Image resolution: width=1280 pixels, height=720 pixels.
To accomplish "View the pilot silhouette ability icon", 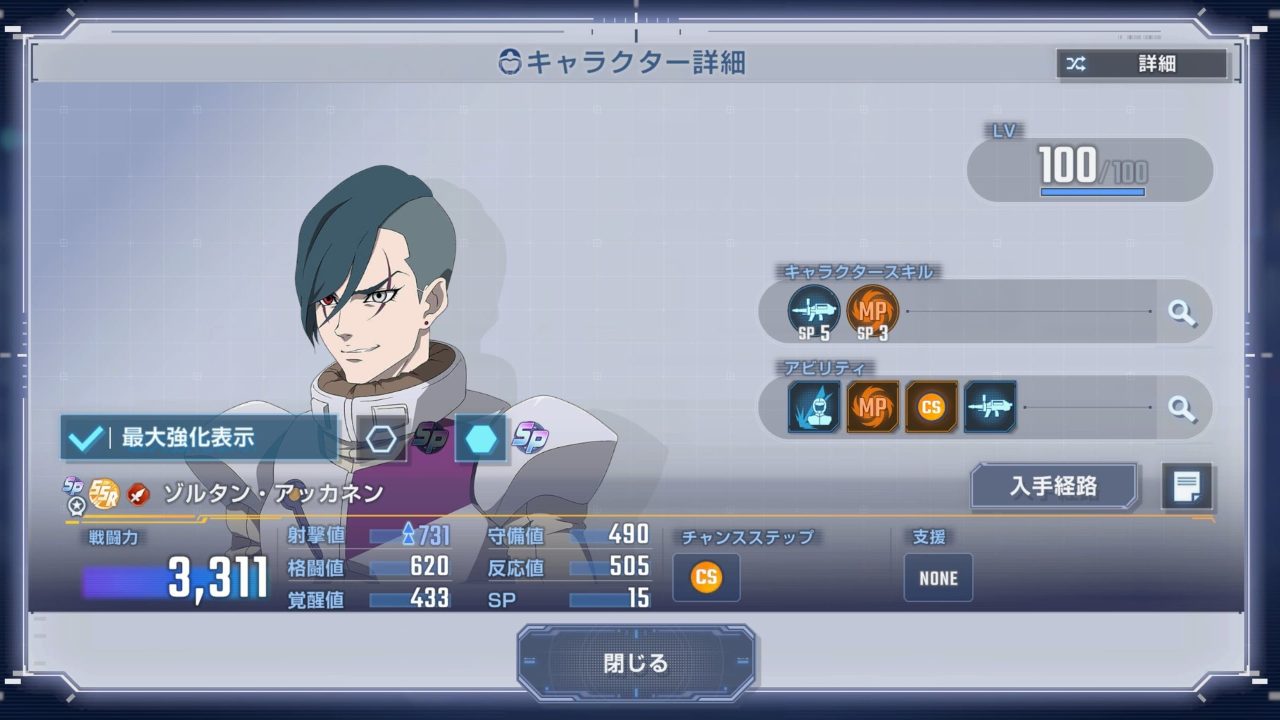I will coord(814,407).
